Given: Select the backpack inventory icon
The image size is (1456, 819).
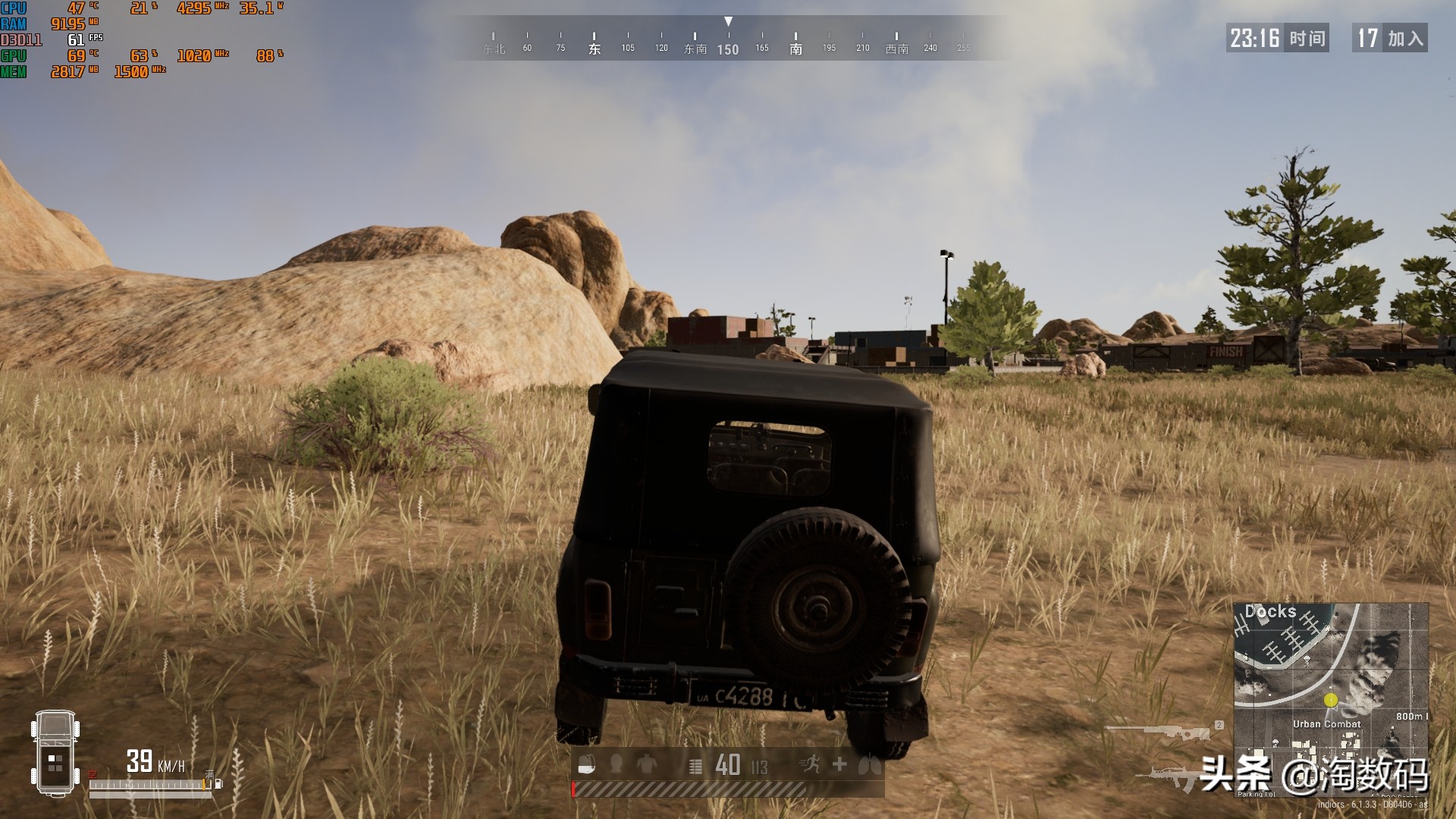Looking at the screenshot, I should pyautogui.click(x=587, y=764).
